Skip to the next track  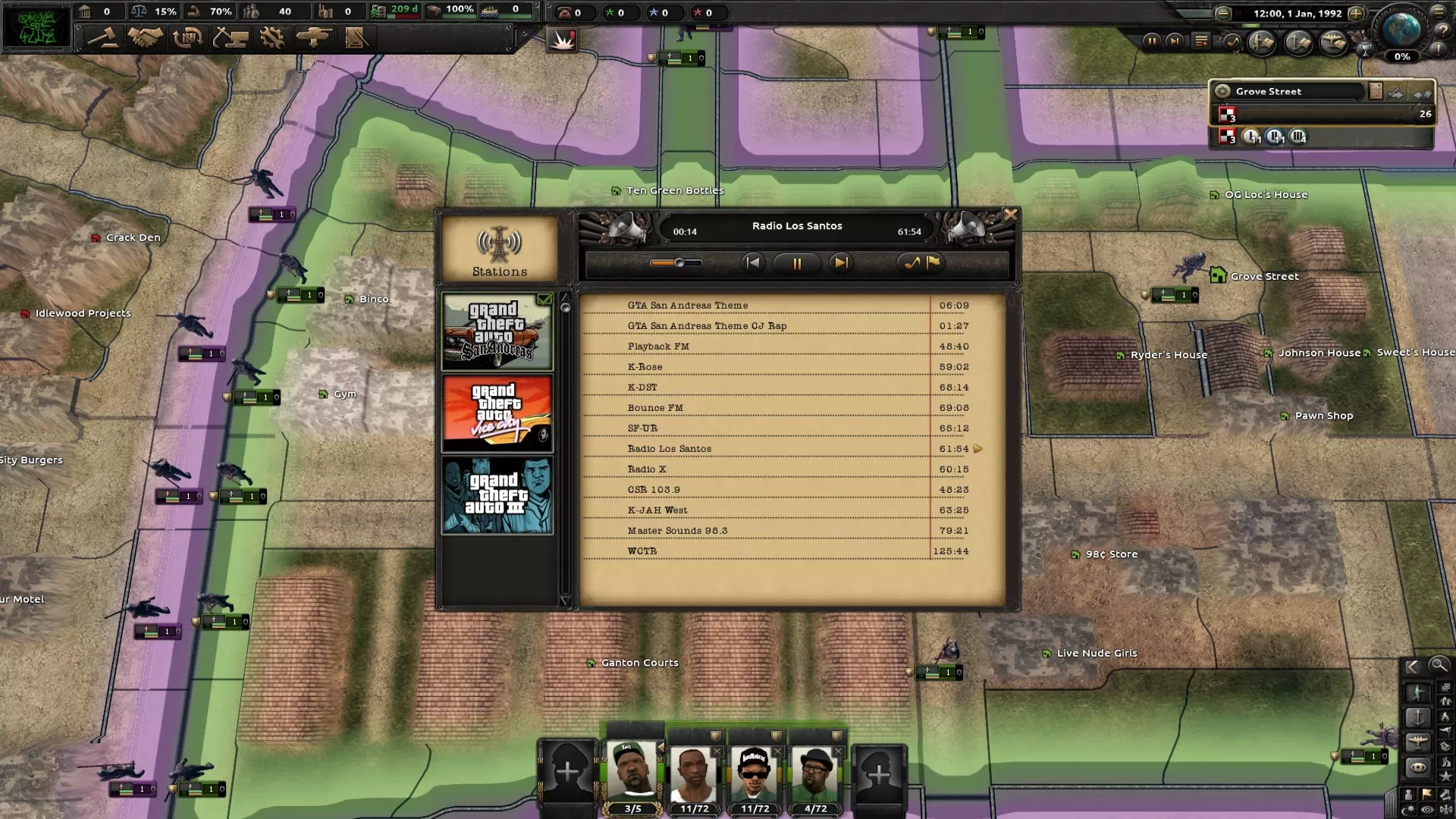tap(840, 263)
